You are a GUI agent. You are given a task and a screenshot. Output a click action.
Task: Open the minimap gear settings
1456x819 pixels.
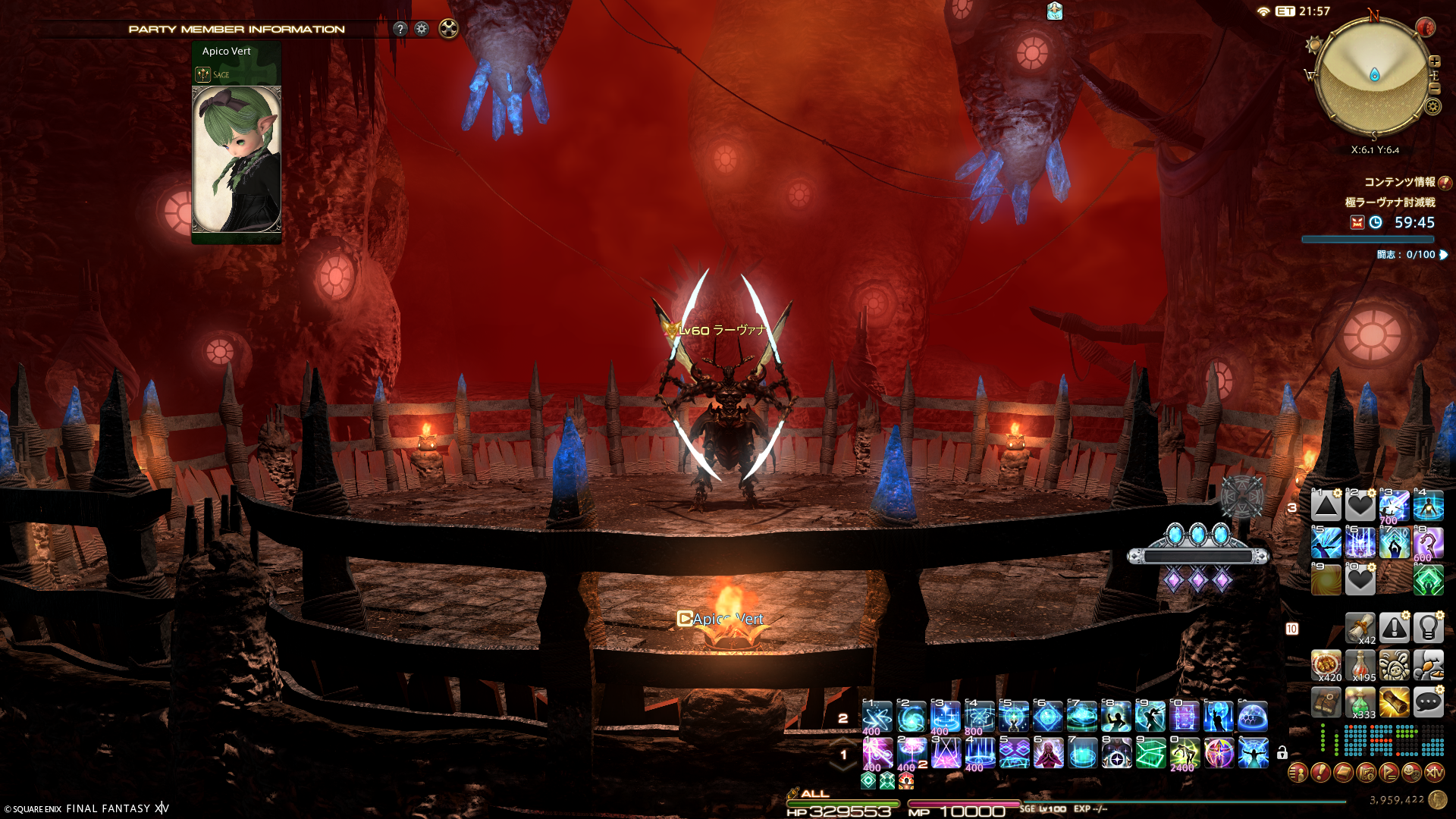[x=1432, y=106]
